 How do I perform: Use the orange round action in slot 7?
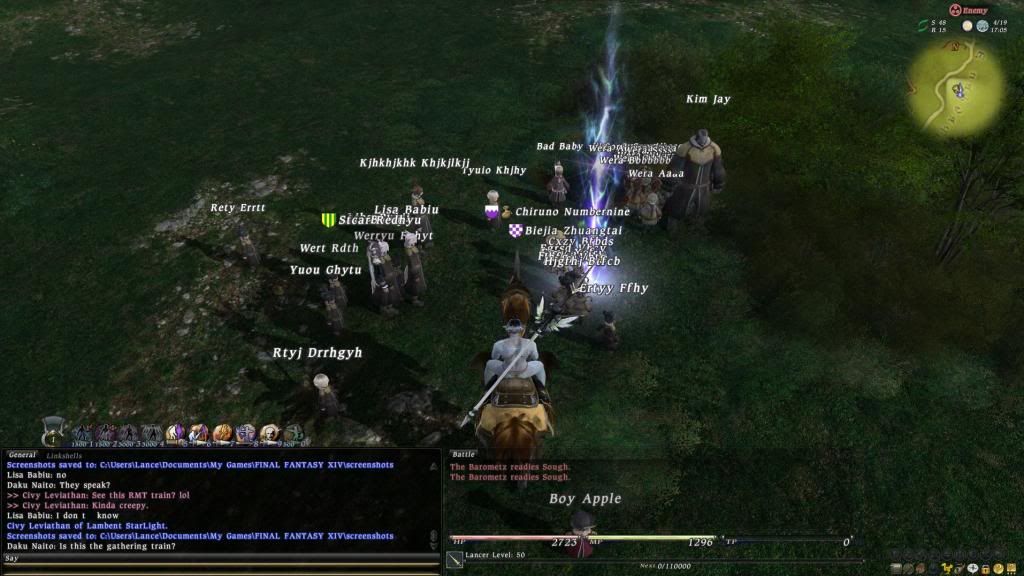pyautogui.click(x=222, y=434)
